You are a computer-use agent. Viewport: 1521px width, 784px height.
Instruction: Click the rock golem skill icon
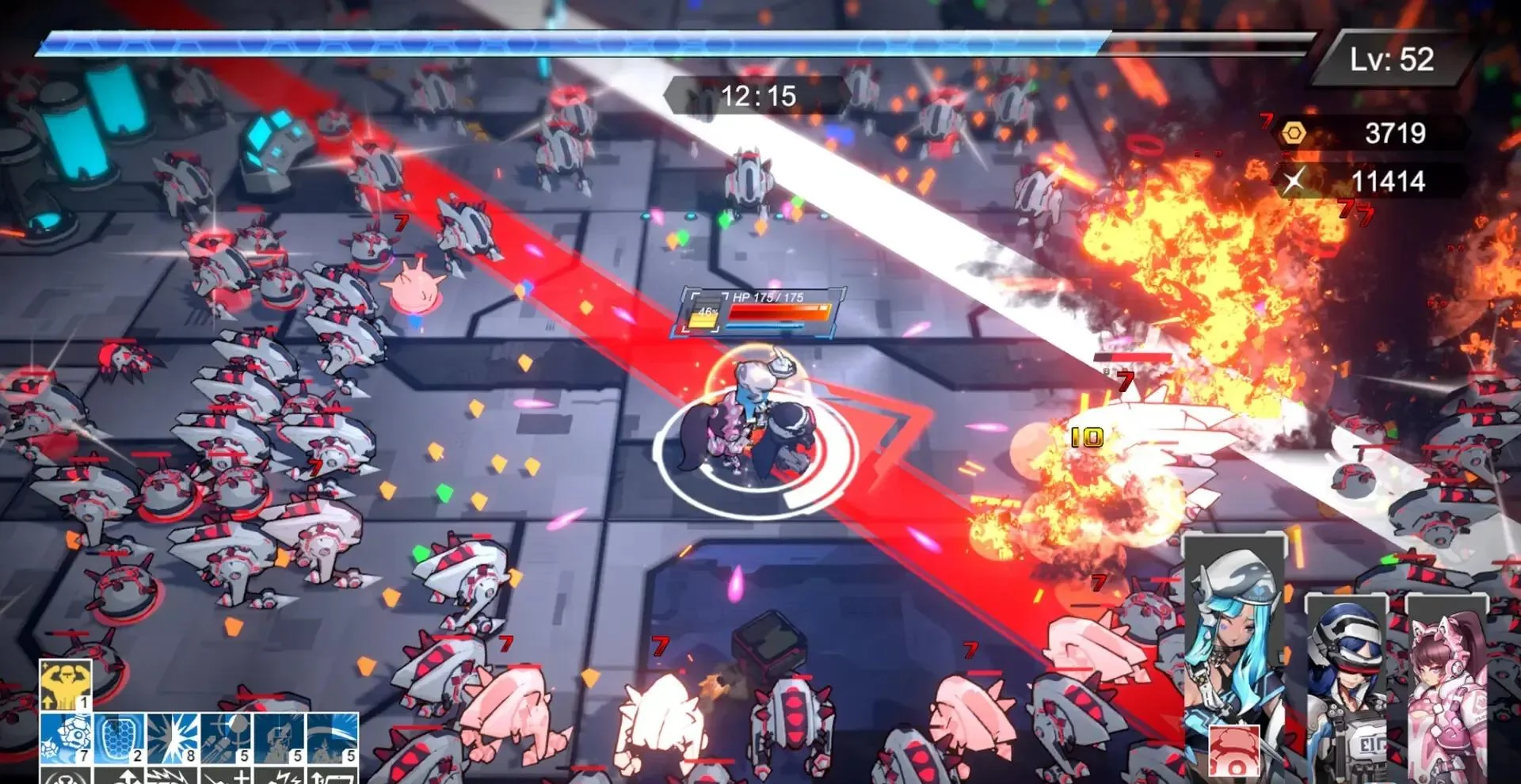(x=66, y=738)
